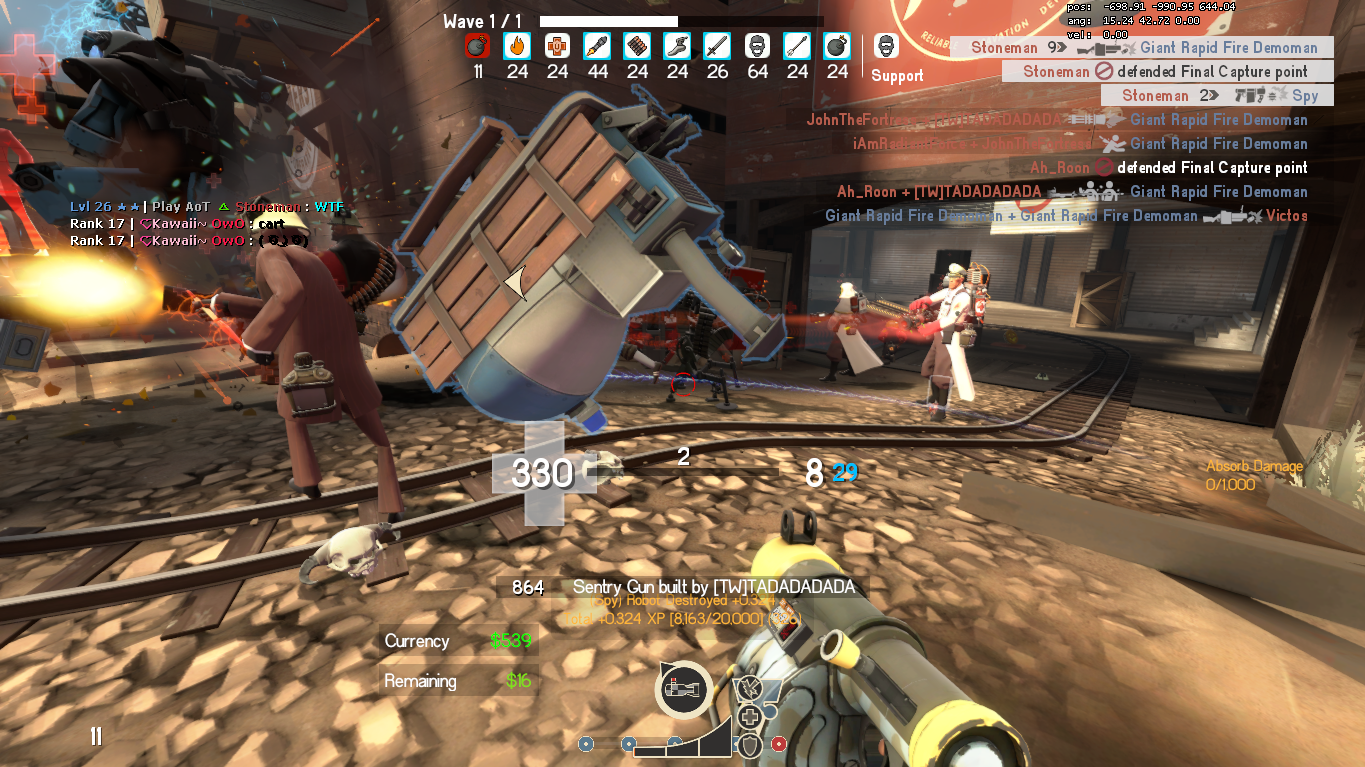The height and width of the screenshot is (767, 1365).
Task: Select the orange medic cross robot icon
Action: [557, 46]
